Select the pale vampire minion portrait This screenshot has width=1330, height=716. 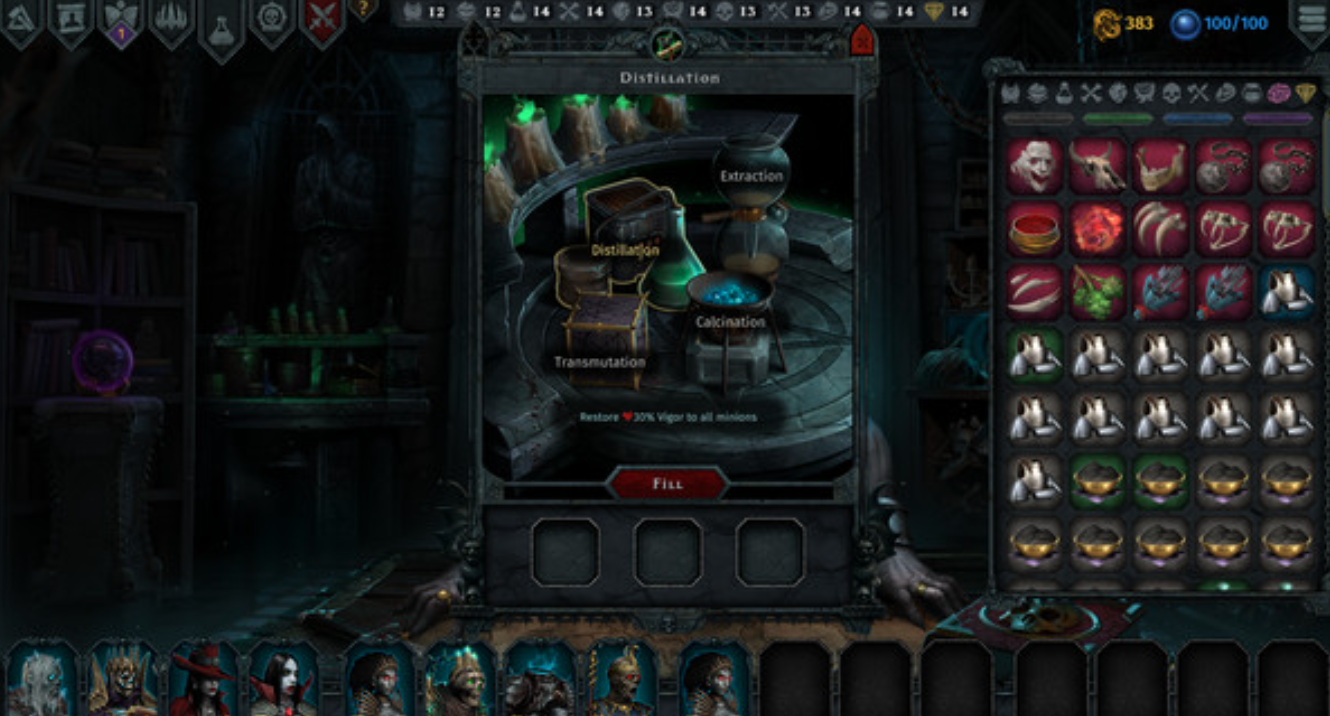(283, 680)
